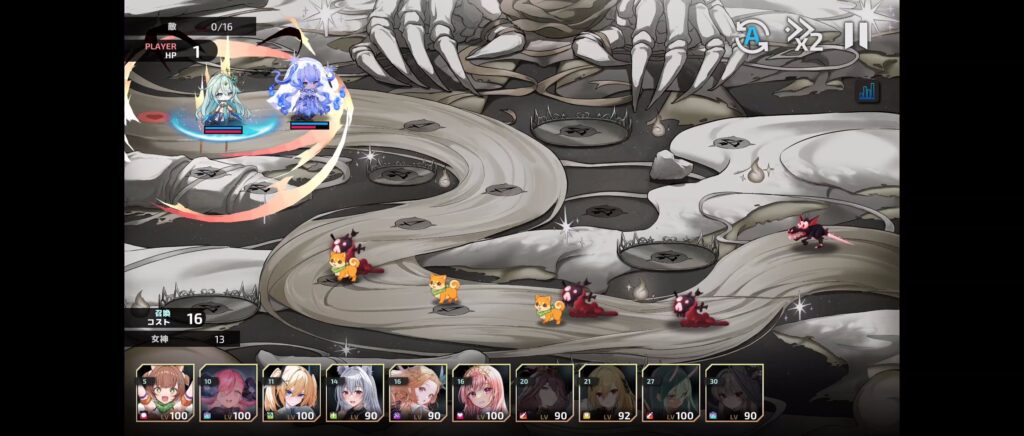The width and height of the screenshot is (1024, 436).
Task: Toggle the auto battle button
Action: point(752,37)
